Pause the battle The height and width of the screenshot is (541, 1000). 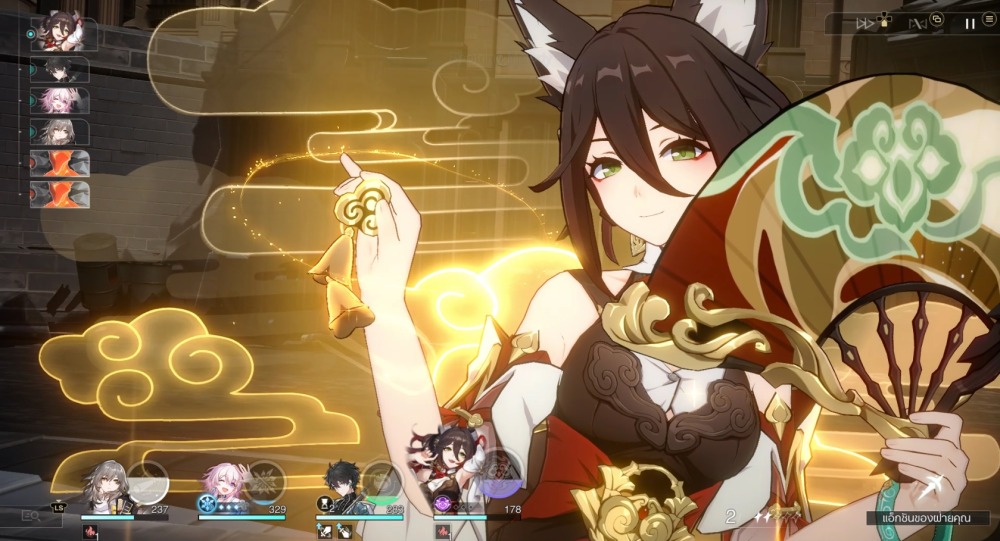tap(970, 22)
